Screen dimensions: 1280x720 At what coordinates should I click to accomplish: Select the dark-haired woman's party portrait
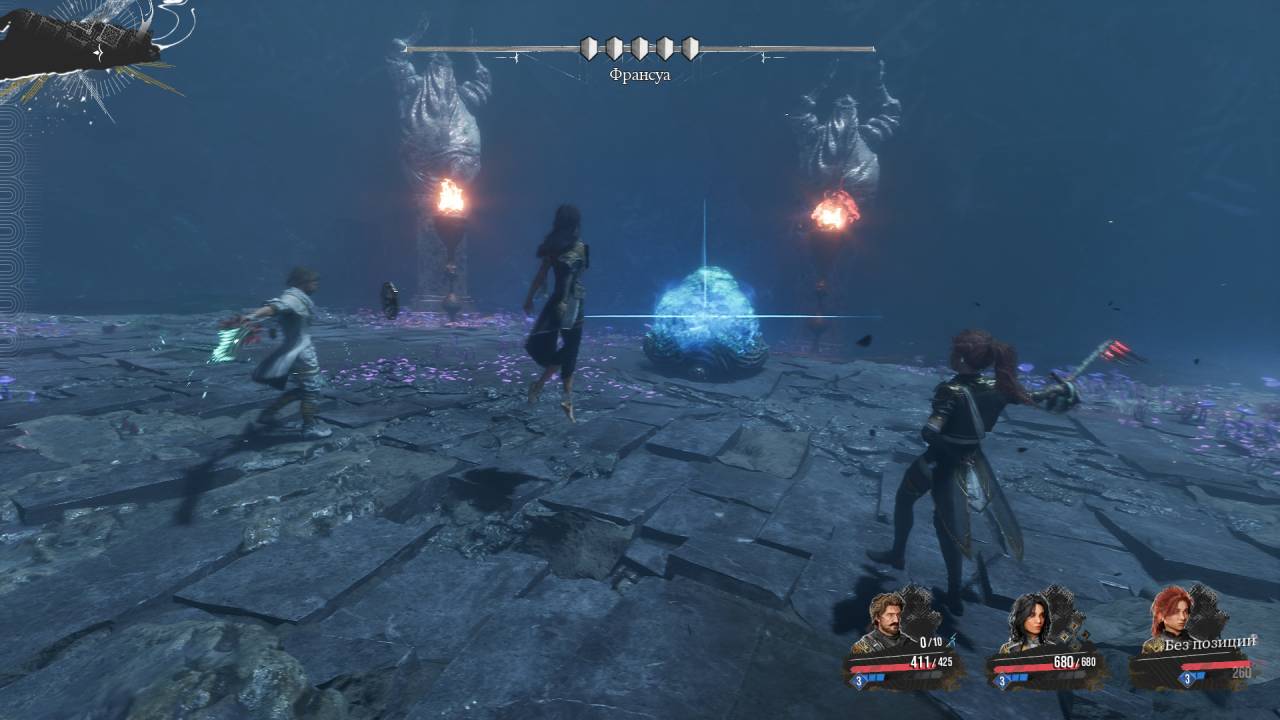(x=1030, y=622)
